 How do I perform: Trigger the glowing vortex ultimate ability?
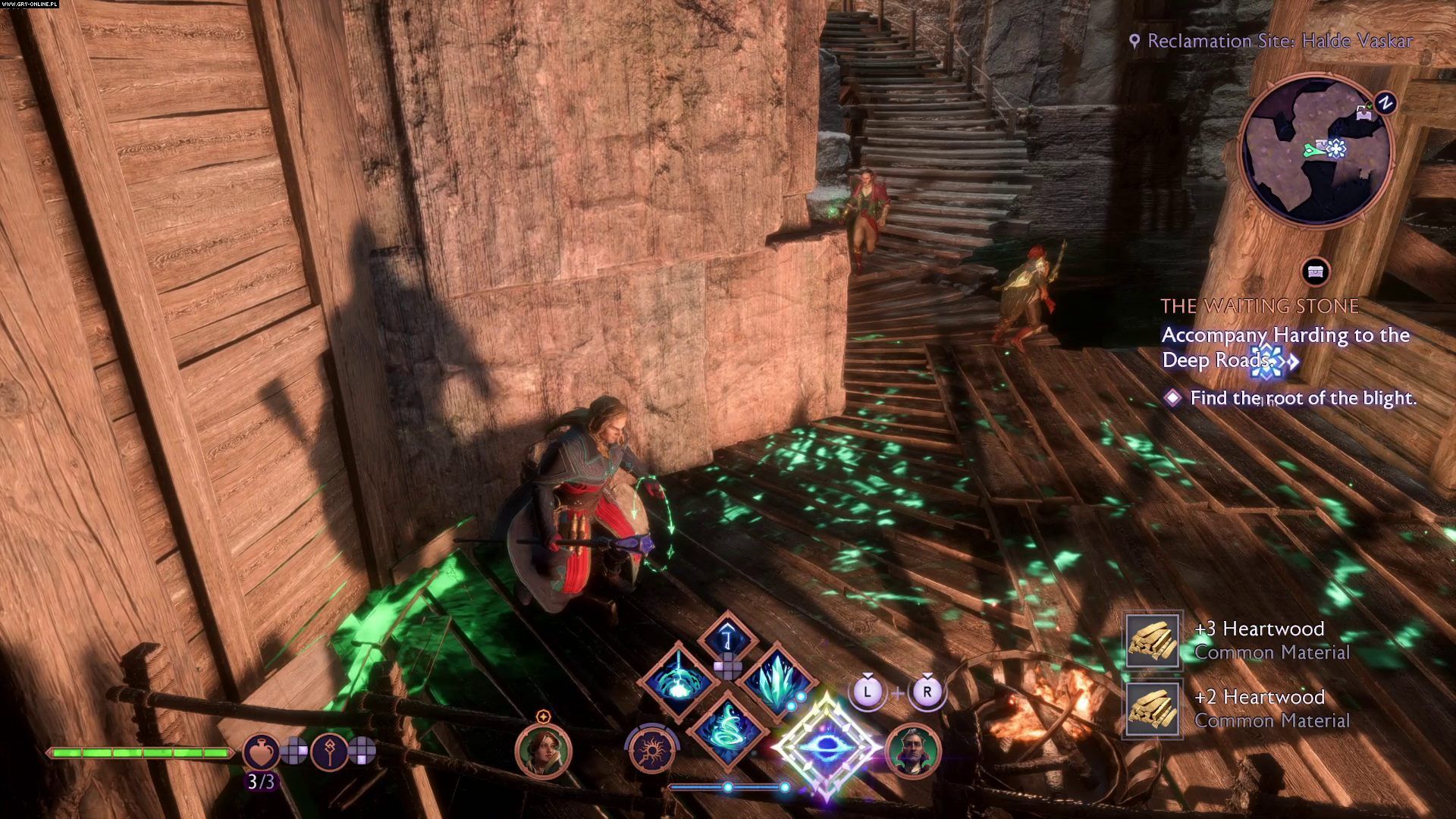click(x=827, y=747)
